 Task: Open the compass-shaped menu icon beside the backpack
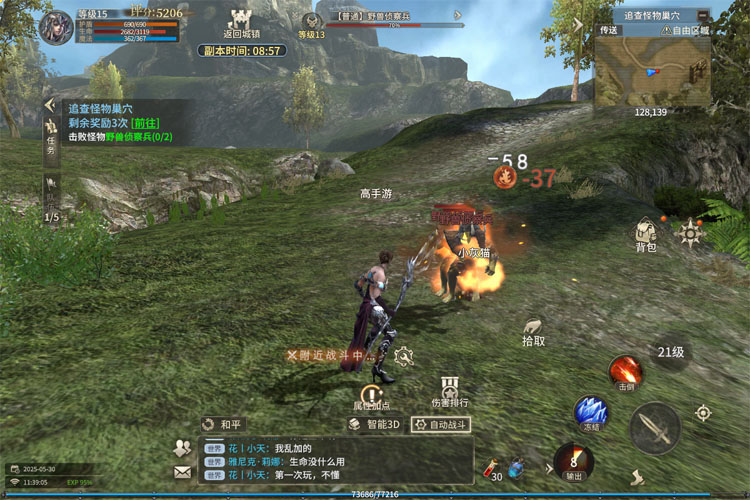click(691, 233)
